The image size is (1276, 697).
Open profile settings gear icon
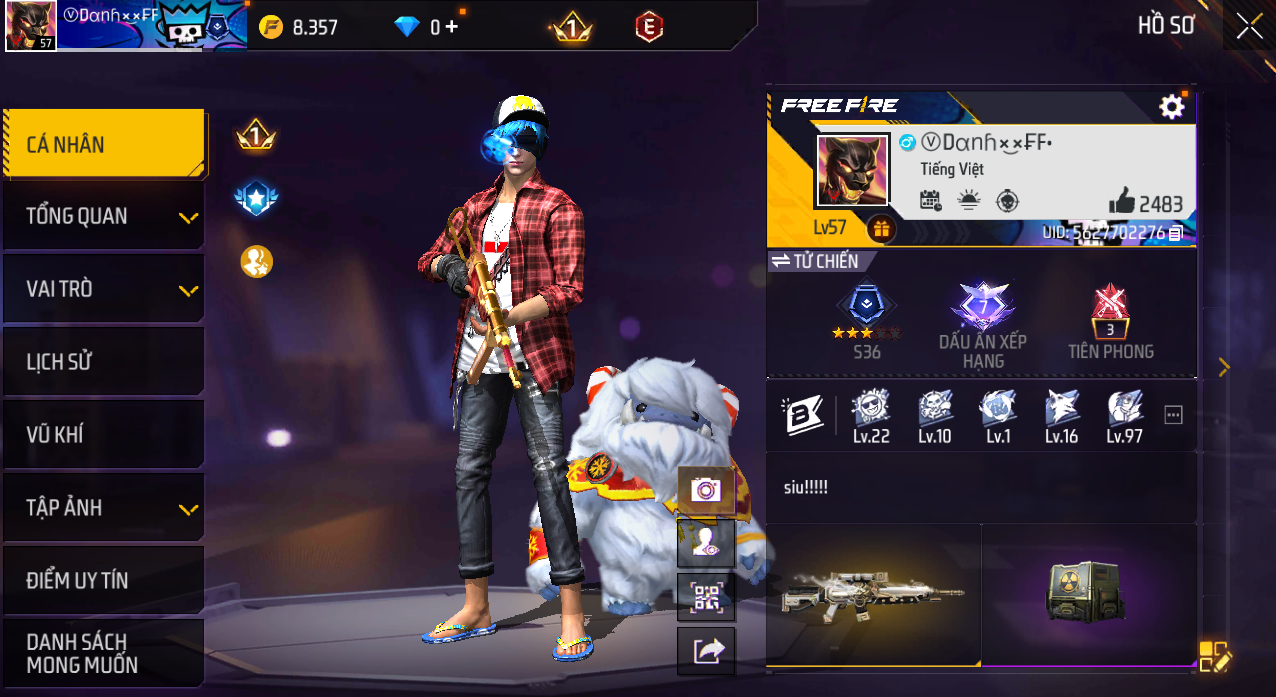1171,107
